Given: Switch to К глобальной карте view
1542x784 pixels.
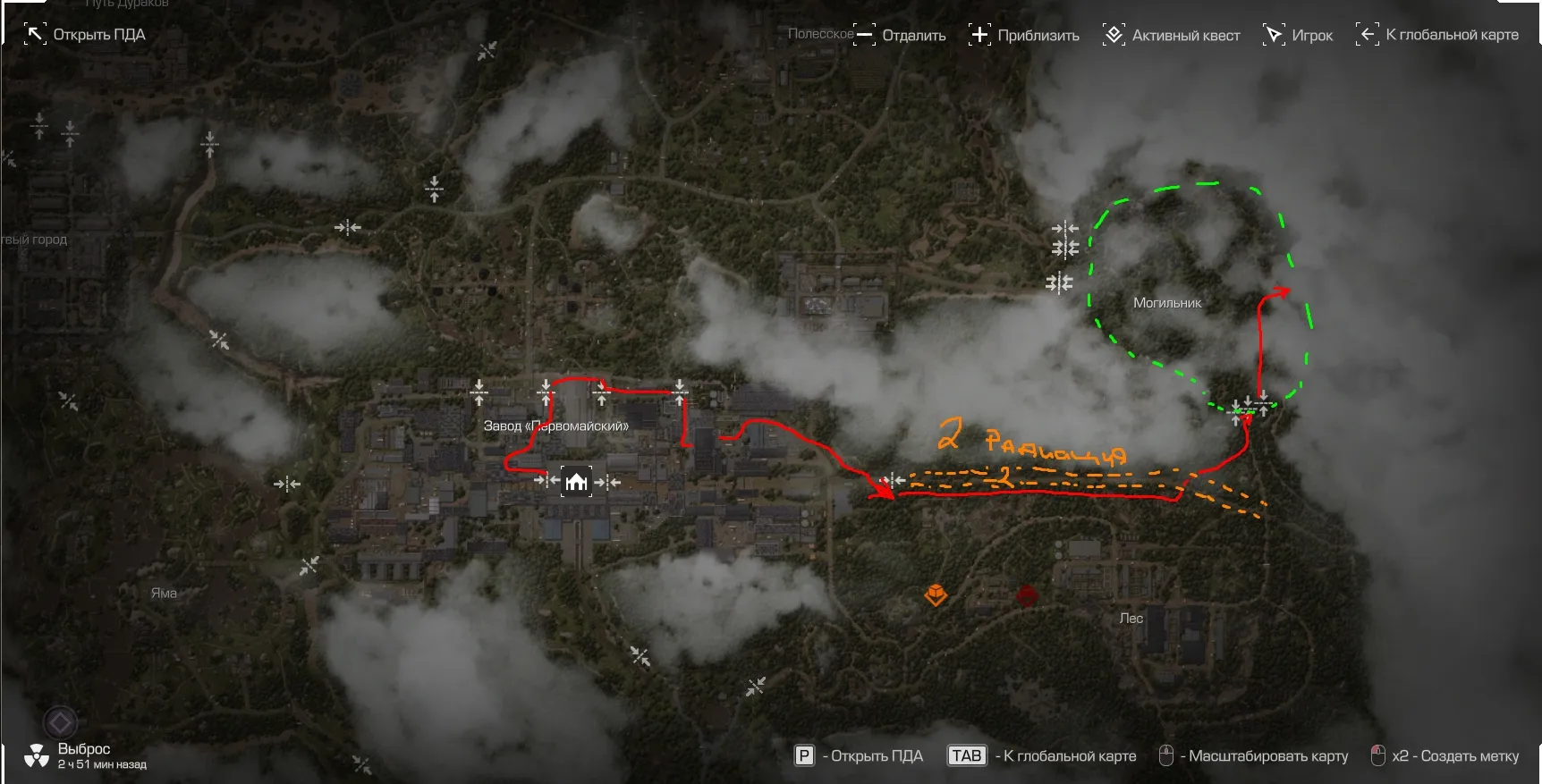Looking at the screenshot, I should tap(1437, 35).
